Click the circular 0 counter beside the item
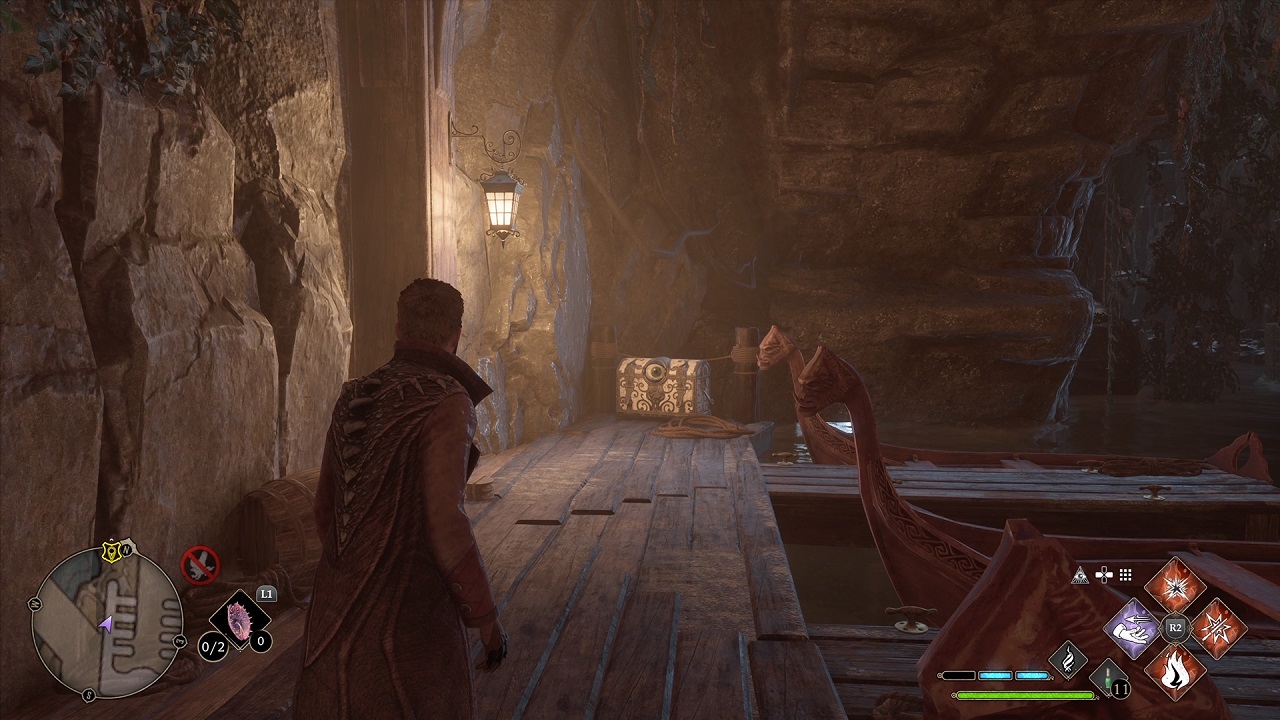This screenshot has height=720, width=1280. click(260, 641)
